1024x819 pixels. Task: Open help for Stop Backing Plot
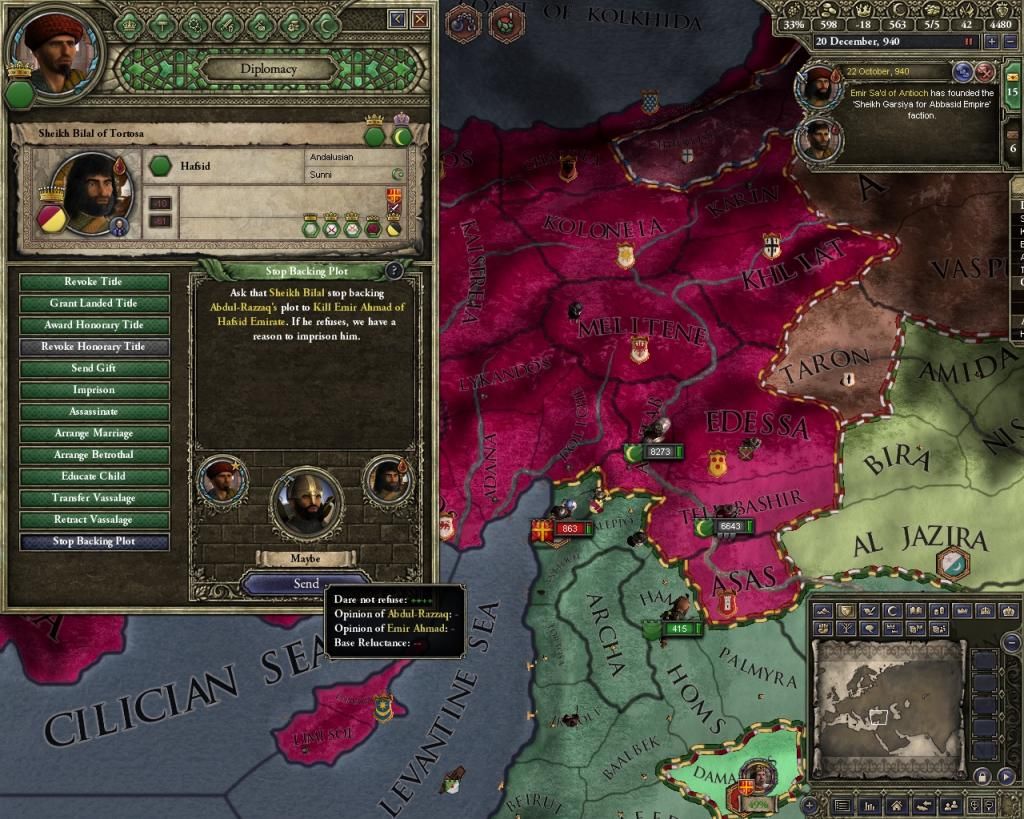click(x=395, y=270)
